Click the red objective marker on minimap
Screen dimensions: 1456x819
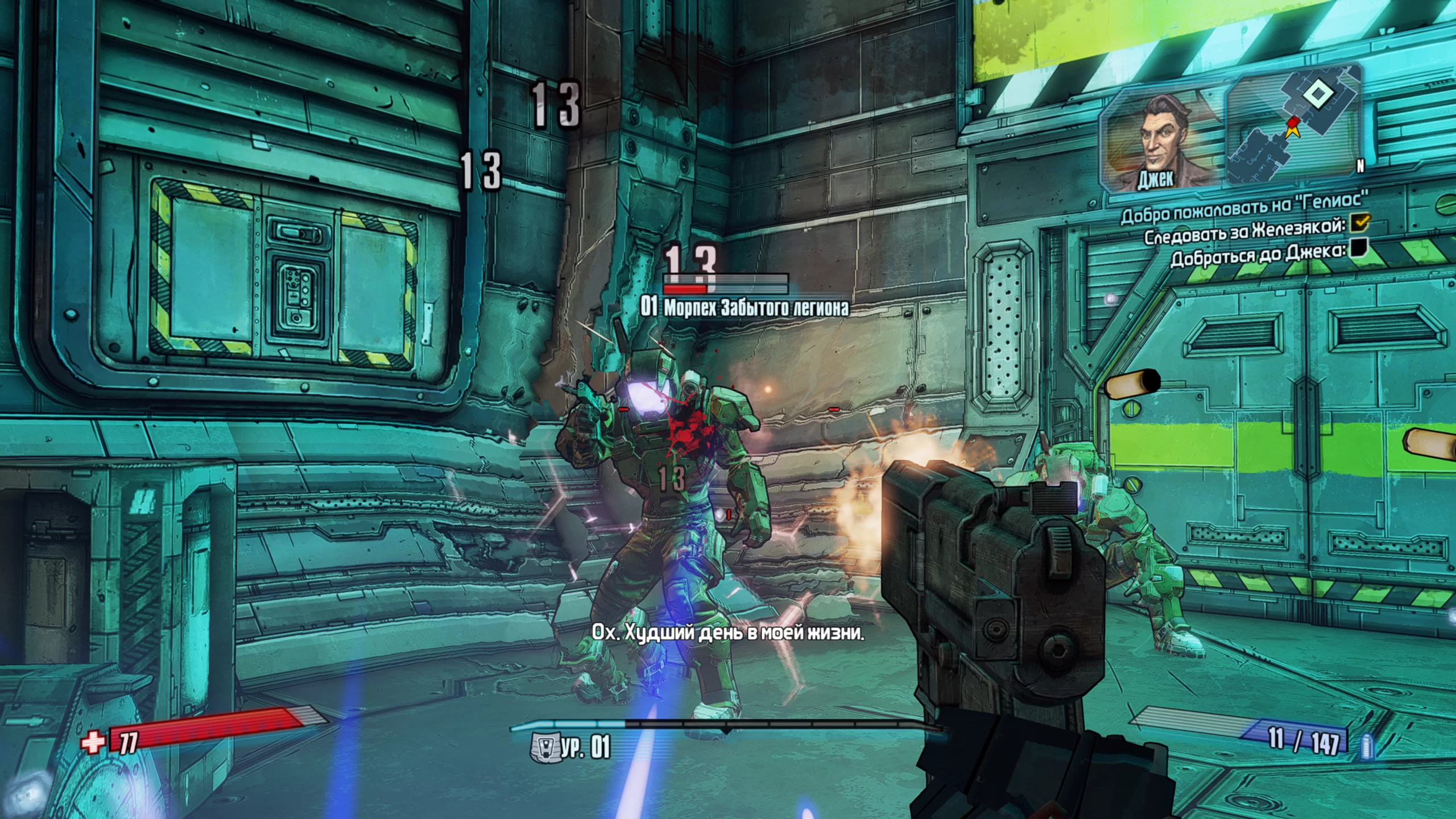click(1293, 122)
